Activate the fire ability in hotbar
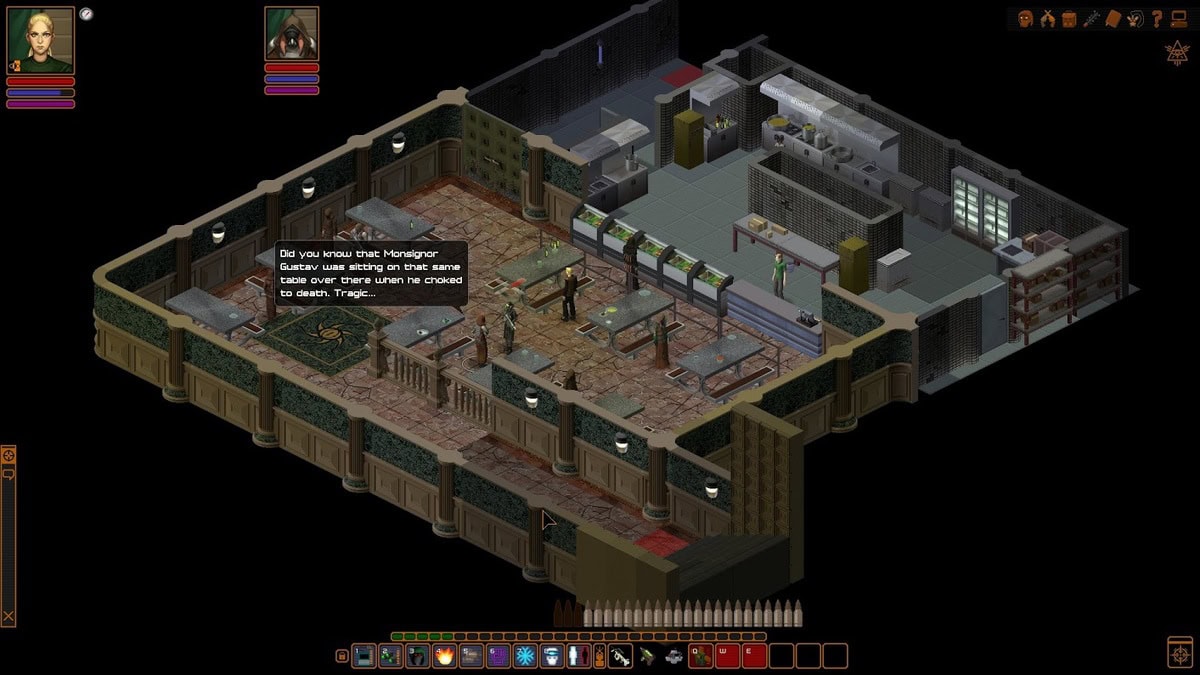1200x675 pixels. coord(444,656)
